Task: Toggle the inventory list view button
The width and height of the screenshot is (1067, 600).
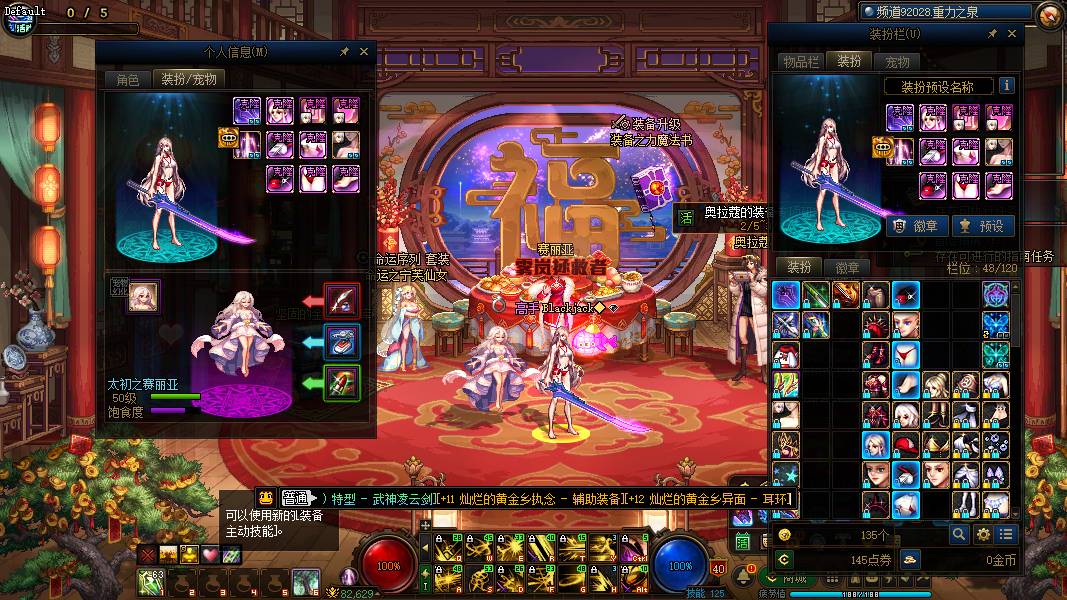Action: [1006, 535]
